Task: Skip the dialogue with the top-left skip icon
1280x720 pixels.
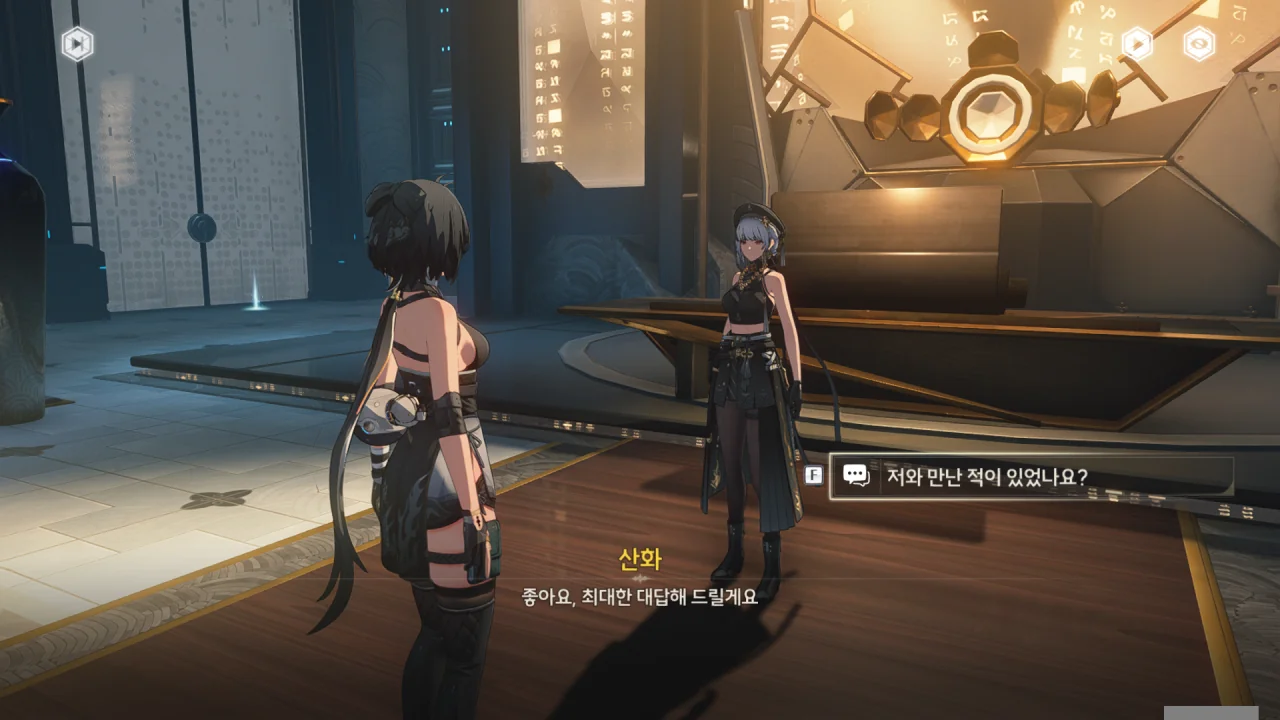Action: tap(77, 44)
